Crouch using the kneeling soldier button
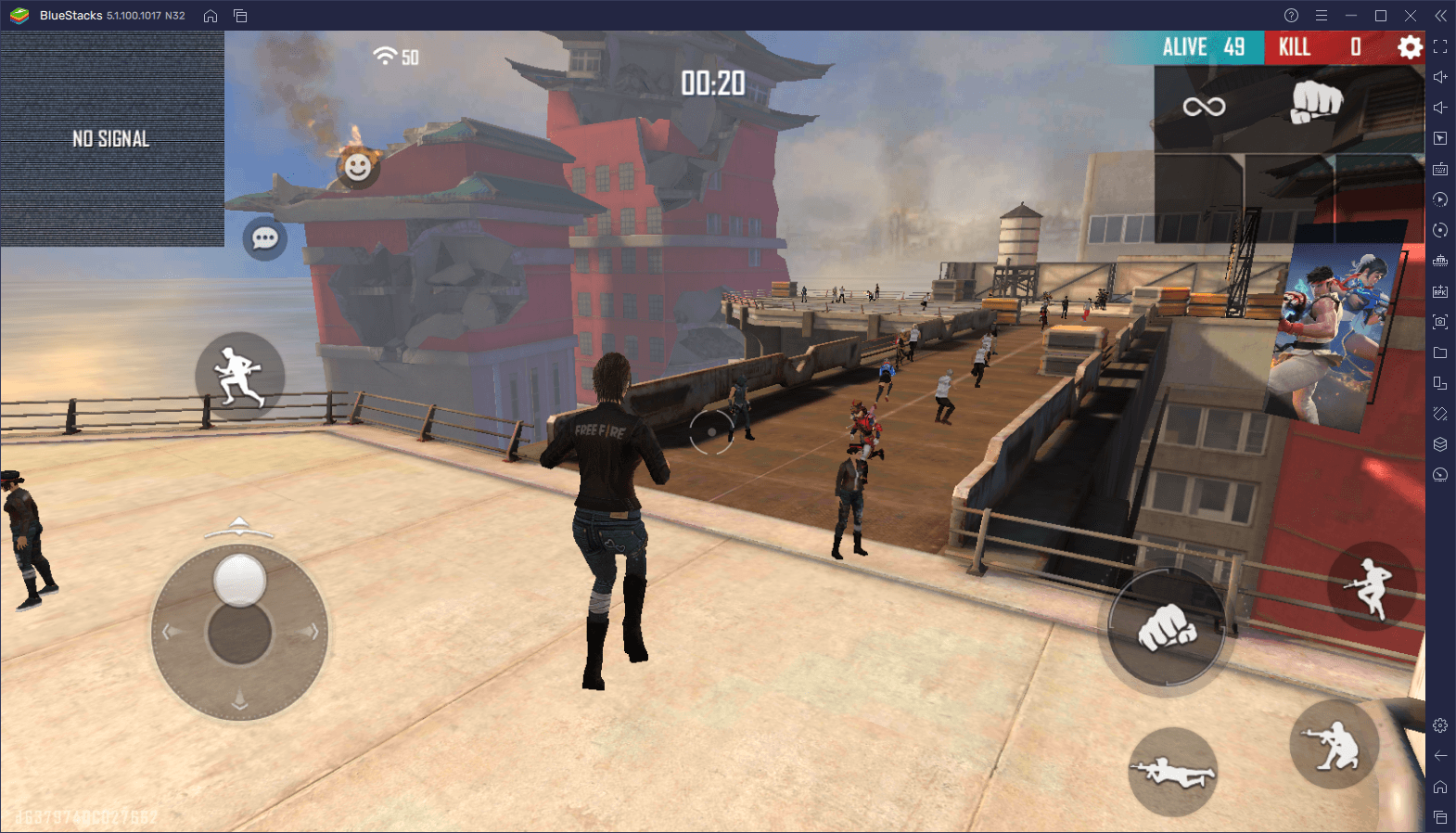This screenshot has height=833, width=1456. click(x=1334, y=745)
